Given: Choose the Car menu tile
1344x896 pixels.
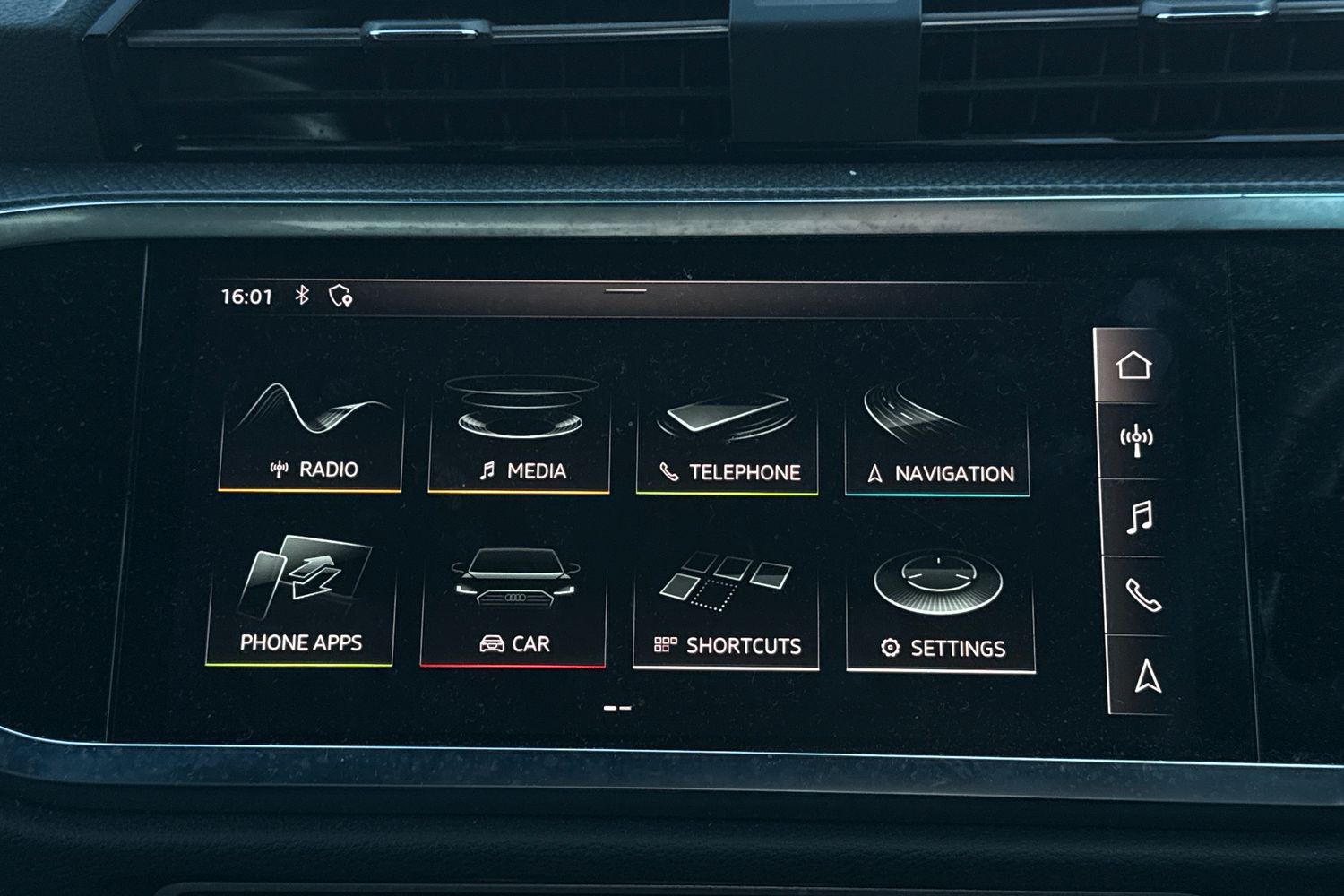Looking at the screenshot, I should click(514, 605).
